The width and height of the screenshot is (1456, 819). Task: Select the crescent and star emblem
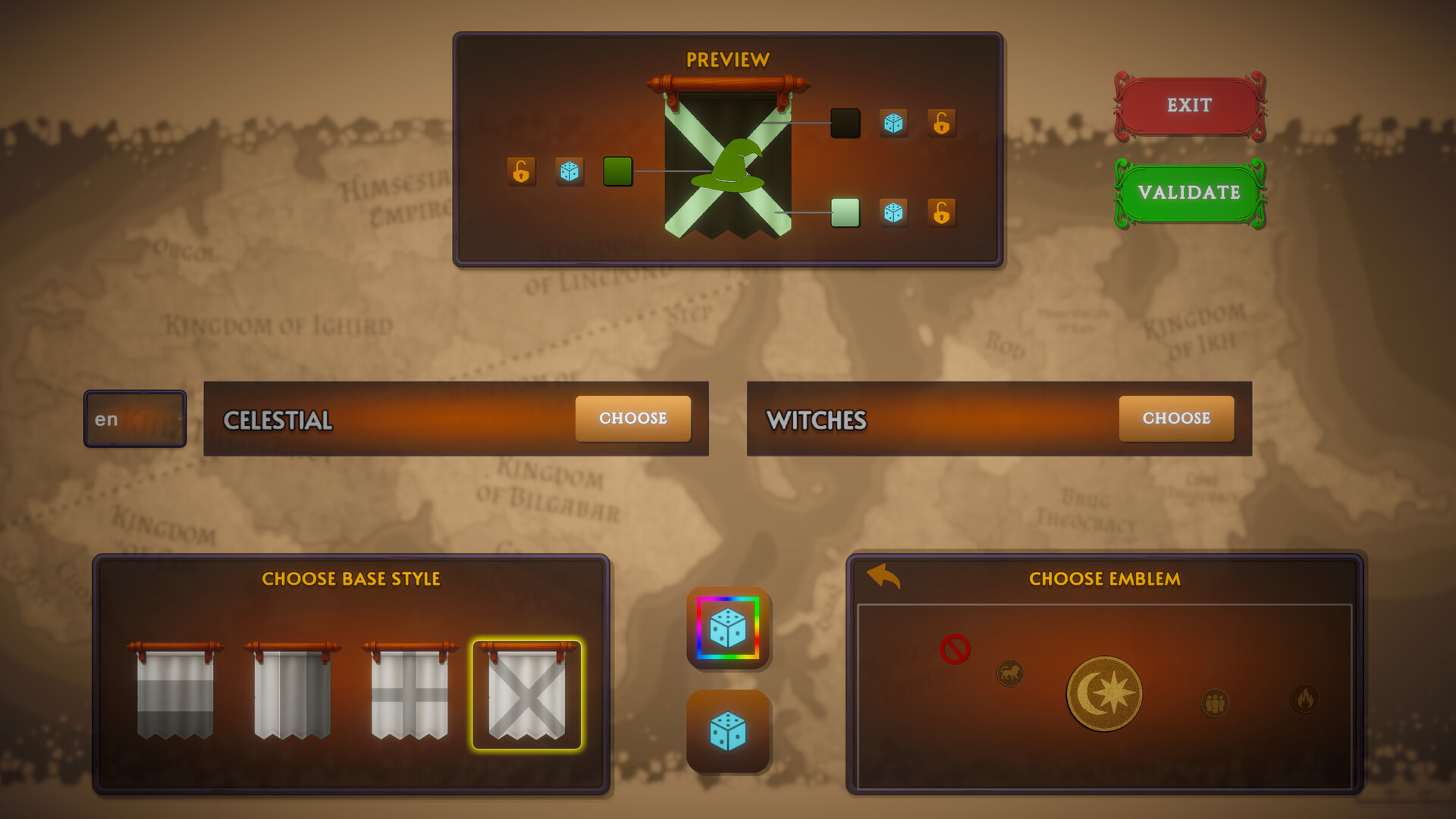click(x=1104, y=692)
